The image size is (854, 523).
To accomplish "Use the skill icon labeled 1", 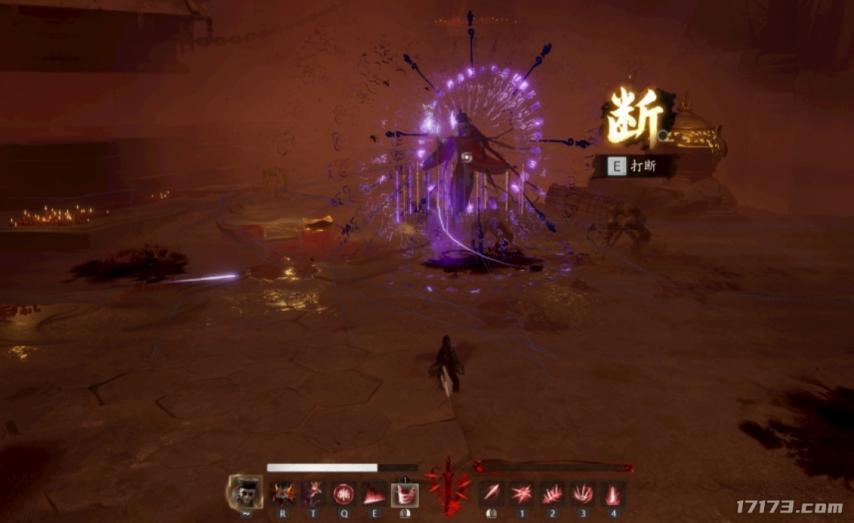I will point(521,492).
